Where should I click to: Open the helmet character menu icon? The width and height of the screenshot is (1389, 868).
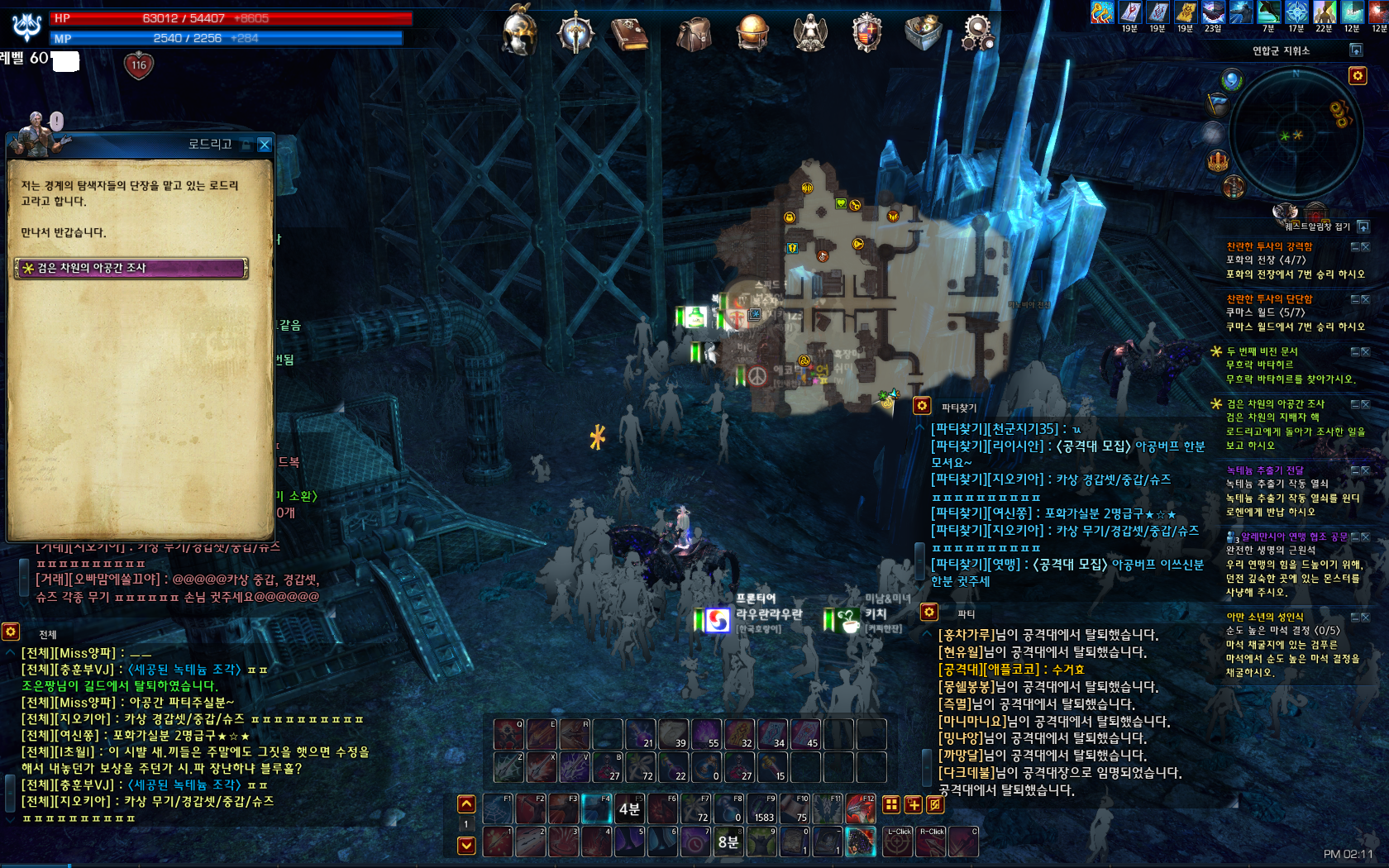click(519, 32)
